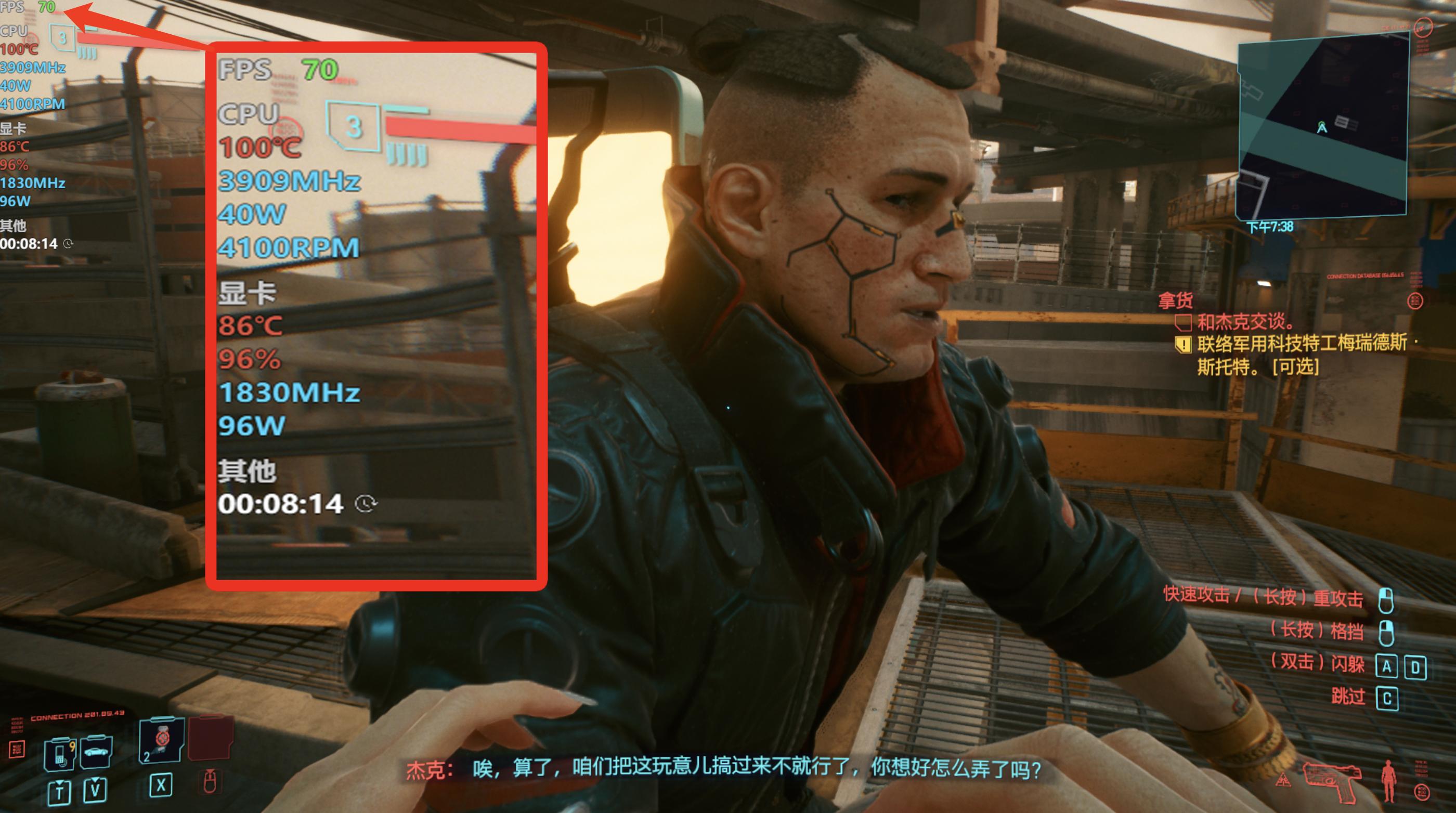Select the phone icon with 9 messages
The width and height of the screenshot is (1456, 813).
pyautogui.click(x=60, y=753)
